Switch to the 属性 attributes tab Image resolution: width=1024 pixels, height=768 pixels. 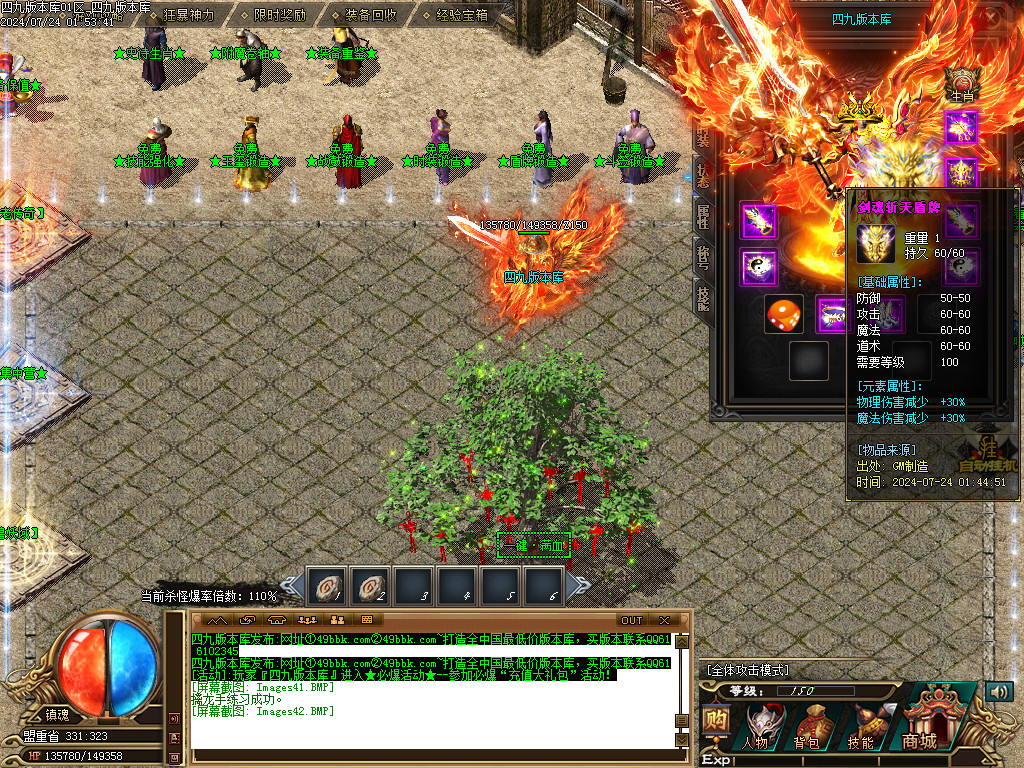[x=702, y=217]
